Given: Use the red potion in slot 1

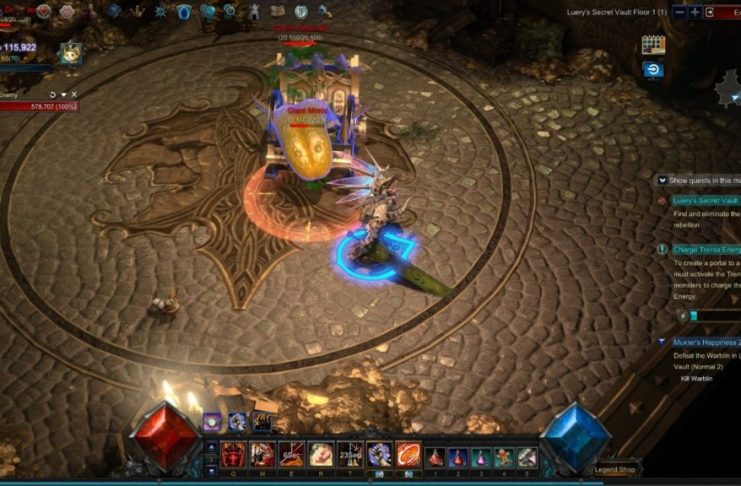Looking at the screenshot, I should click(435, 457).
